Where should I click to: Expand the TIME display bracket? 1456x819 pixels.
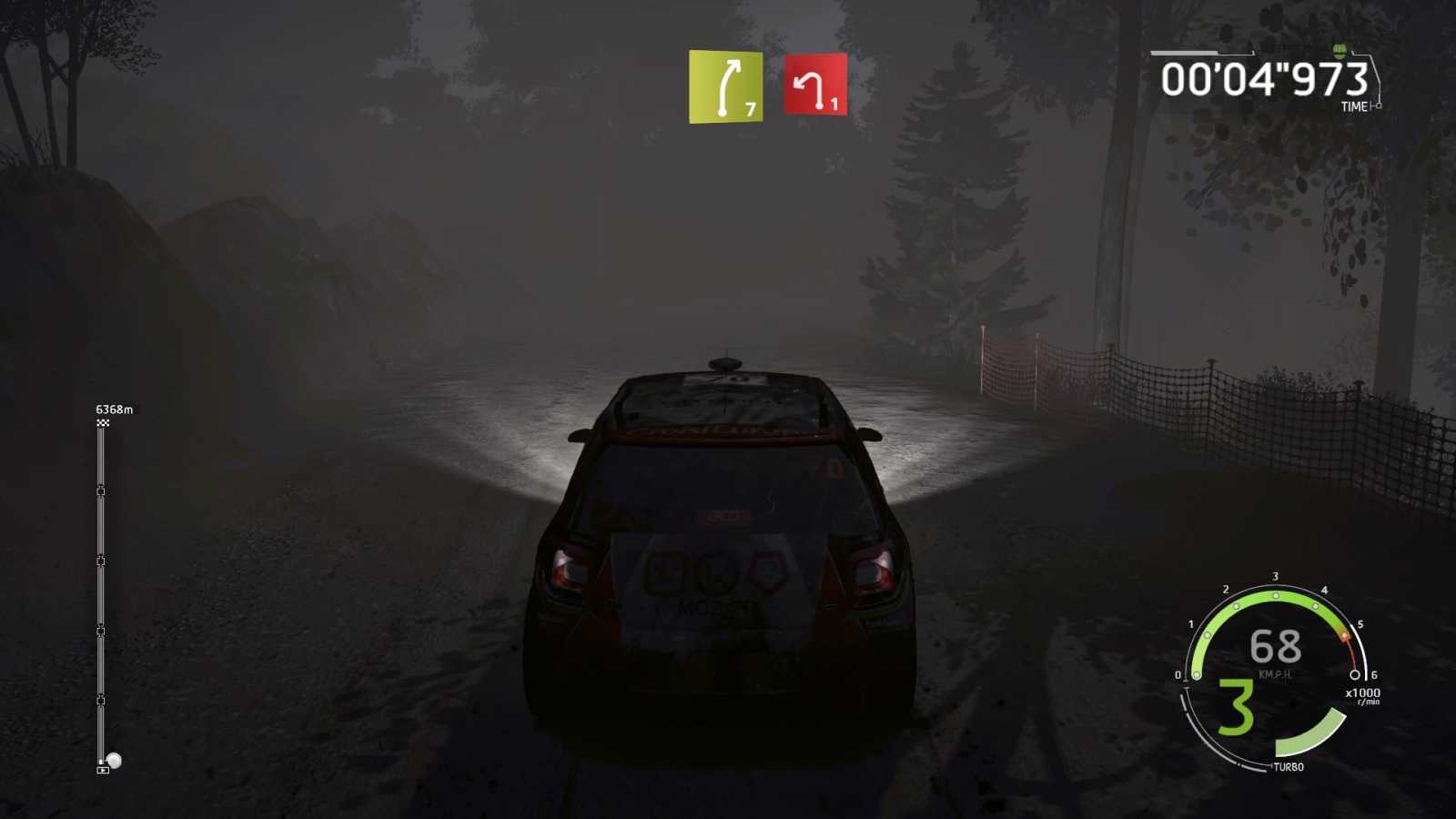tap(1356, 106)
